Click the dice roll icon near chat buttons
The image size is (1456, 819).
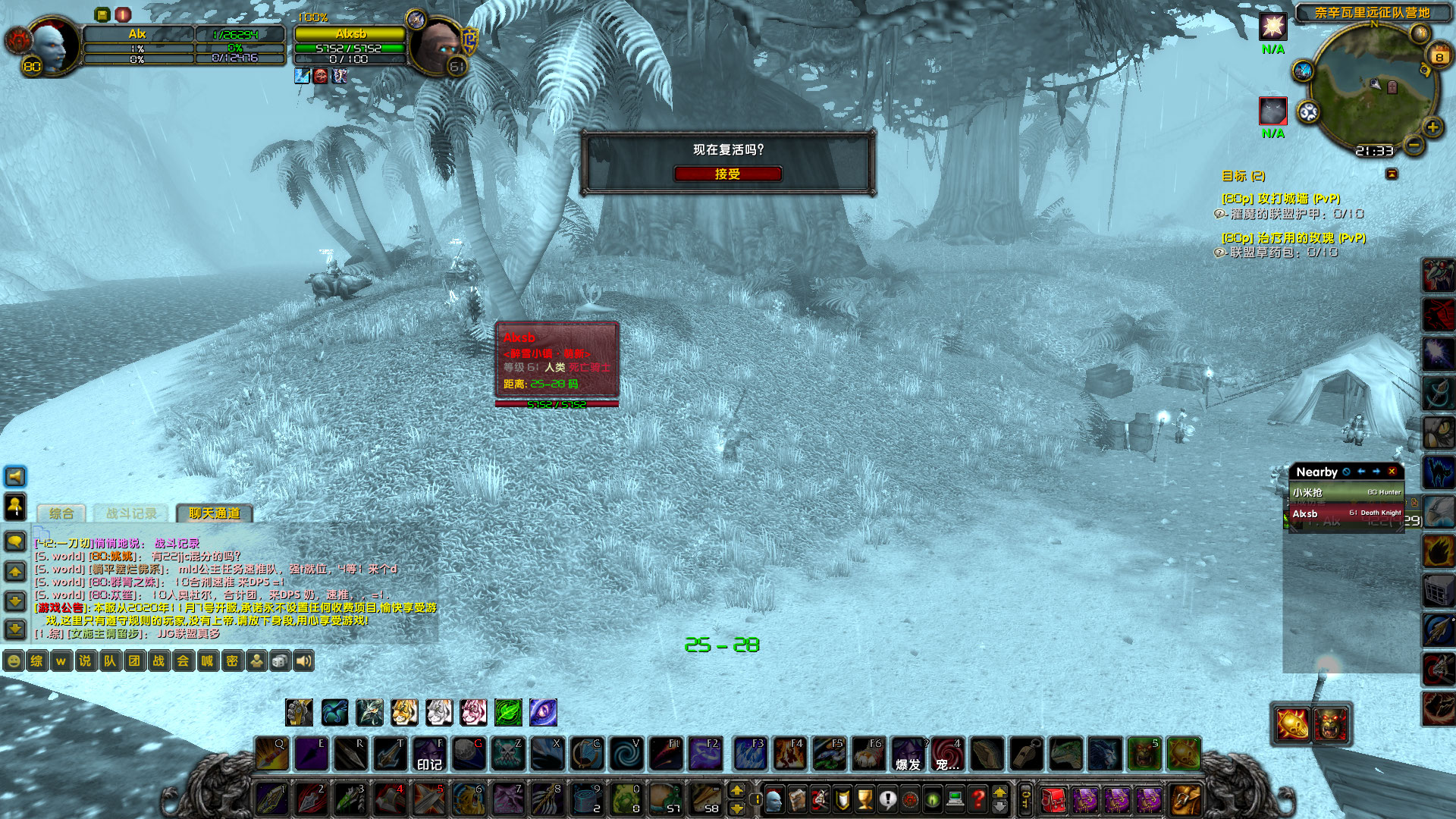[281, 661]
